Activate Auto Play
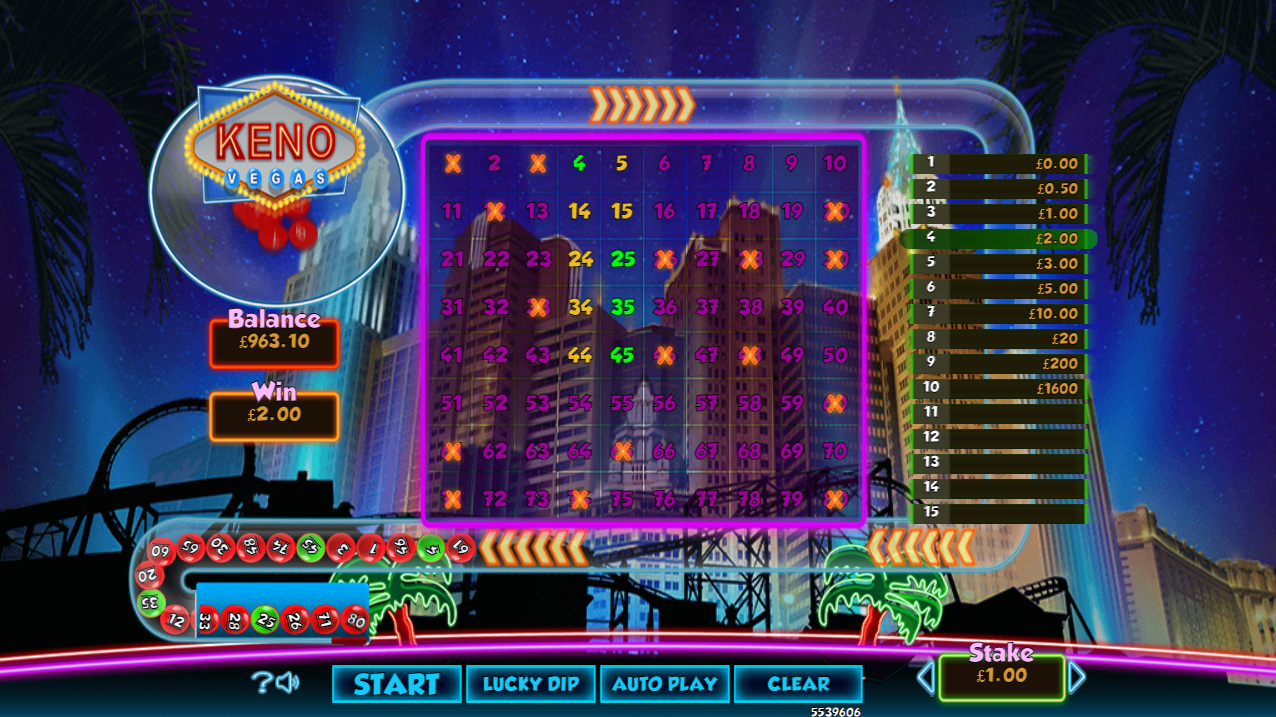 pyautogui.click(x=665, y=684)
